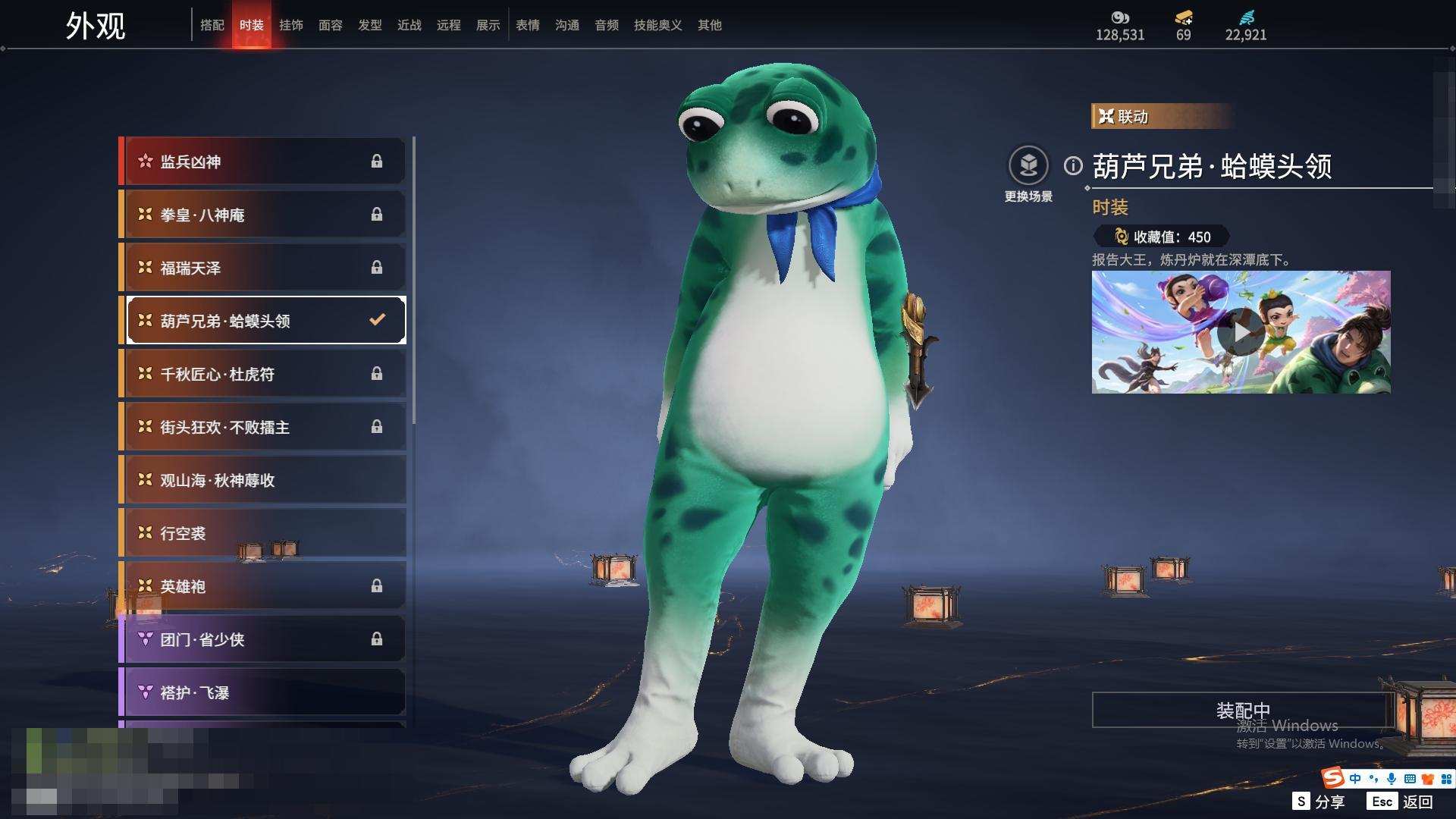This screenshot has height=819, width=1456.
Task: Select the 监兵凶神 outfit
Action: point(263,162)
